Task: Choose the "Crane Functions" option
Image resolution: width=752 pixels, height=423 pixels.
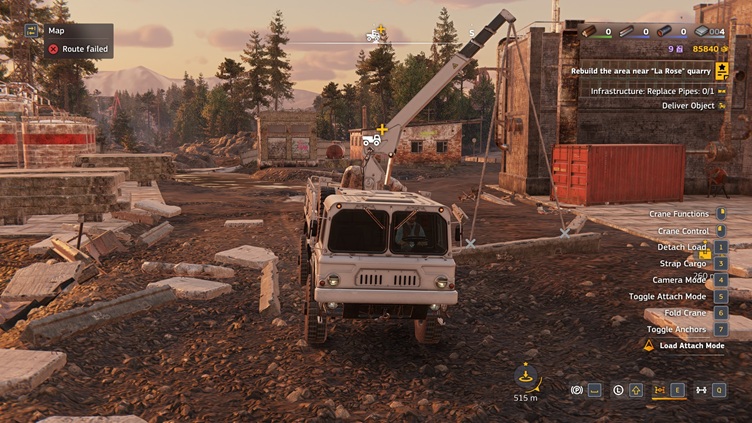Action: point(679,214)
